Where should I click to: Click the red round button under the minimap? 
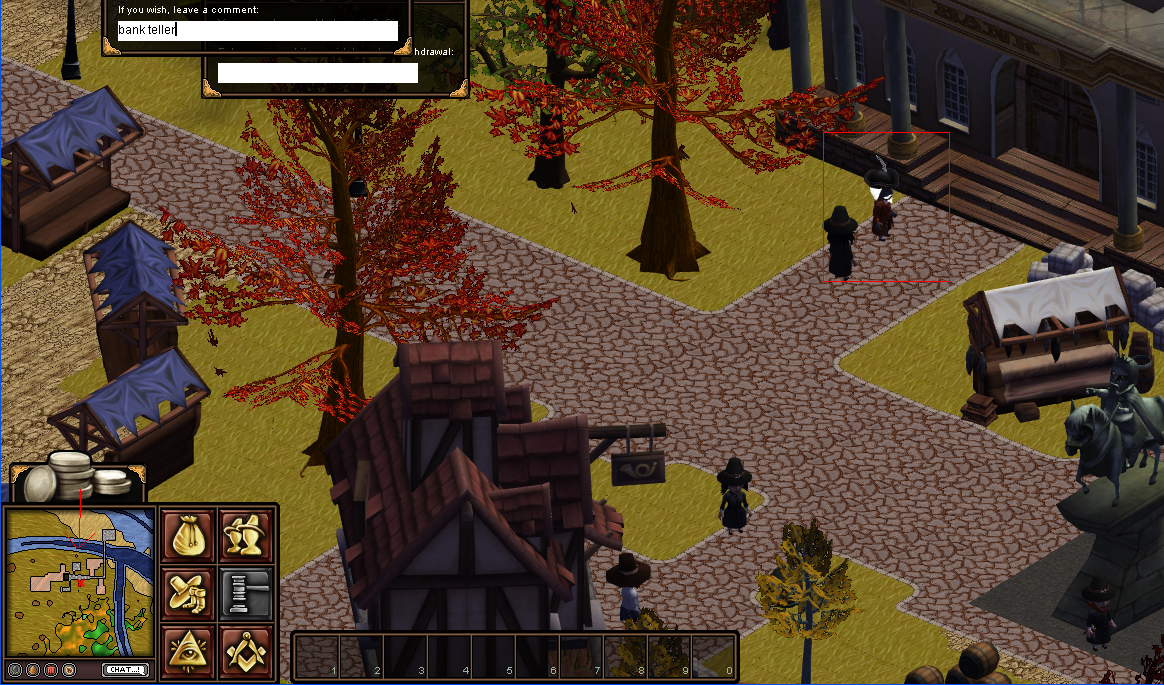(51, 670)
